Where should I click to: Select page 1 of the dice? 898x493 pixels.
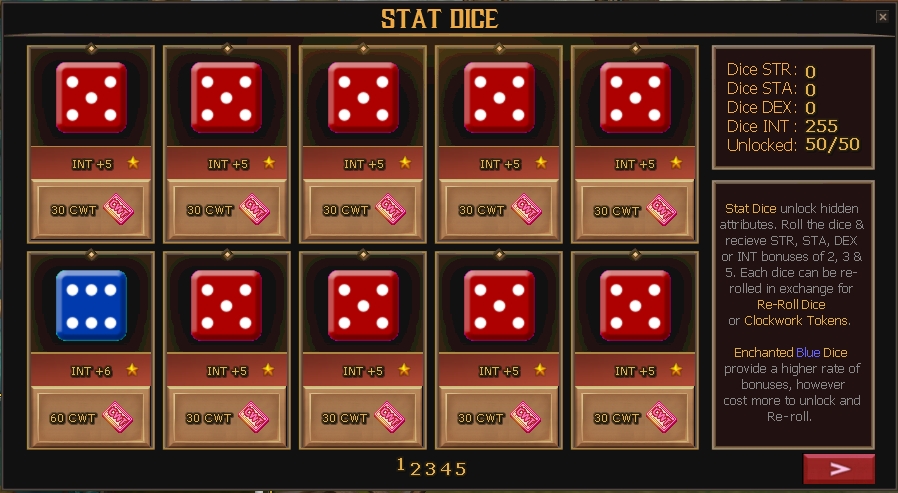(401, 465)
